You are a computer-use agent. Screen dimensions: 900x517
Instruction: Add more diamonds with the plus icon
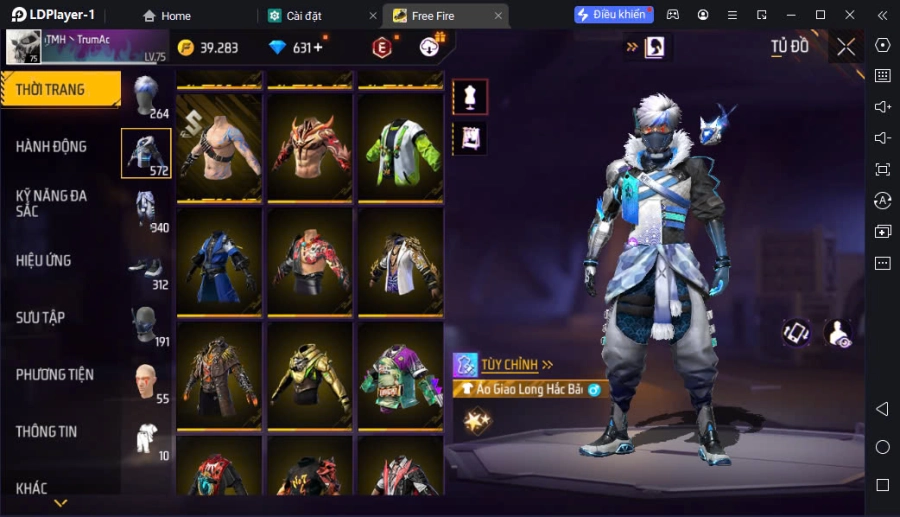click(318, 48)
